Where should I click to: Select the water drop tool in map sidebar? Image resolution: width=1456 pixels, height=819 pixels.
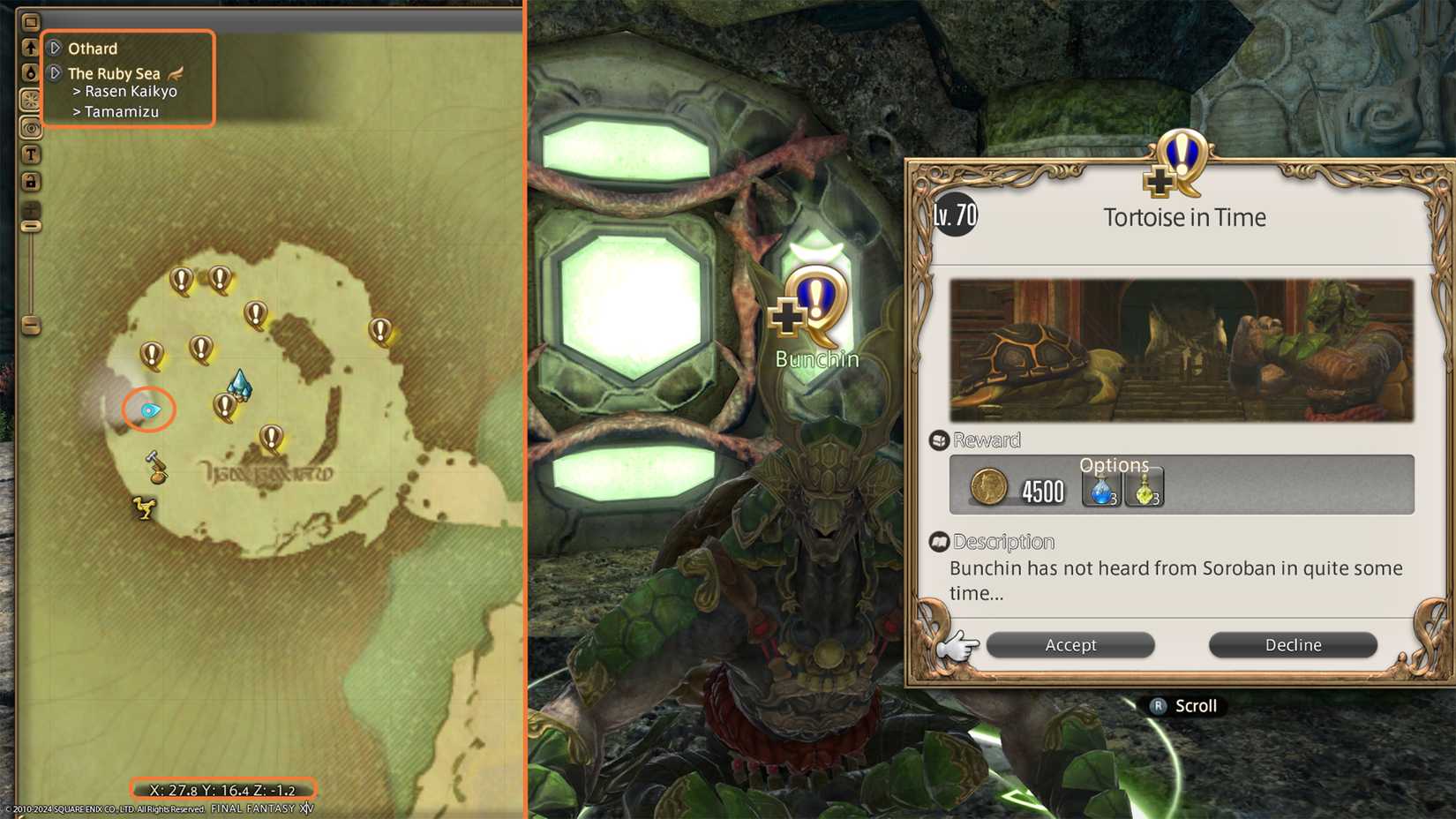click(x=31, y=73)
